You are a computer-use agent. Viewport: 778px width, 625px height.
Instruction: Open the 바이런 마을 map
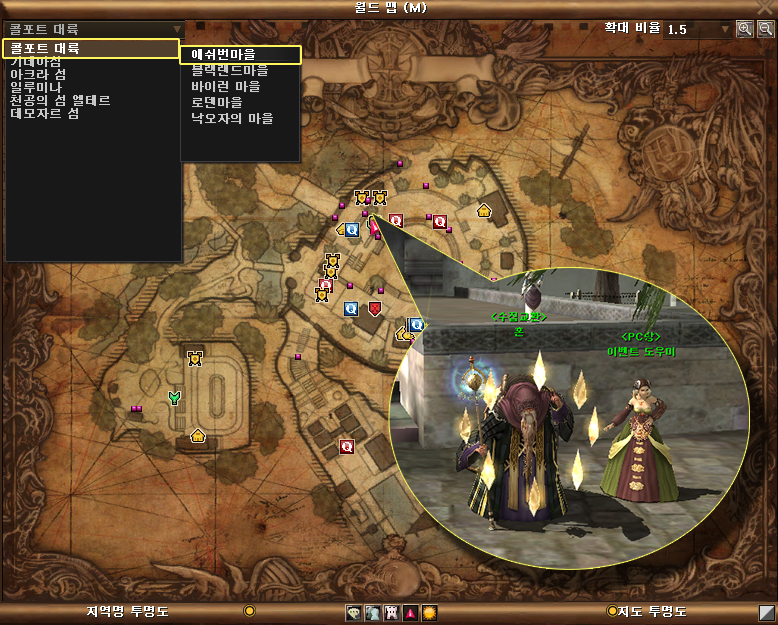pyautogui.click(x=225, y=86)
